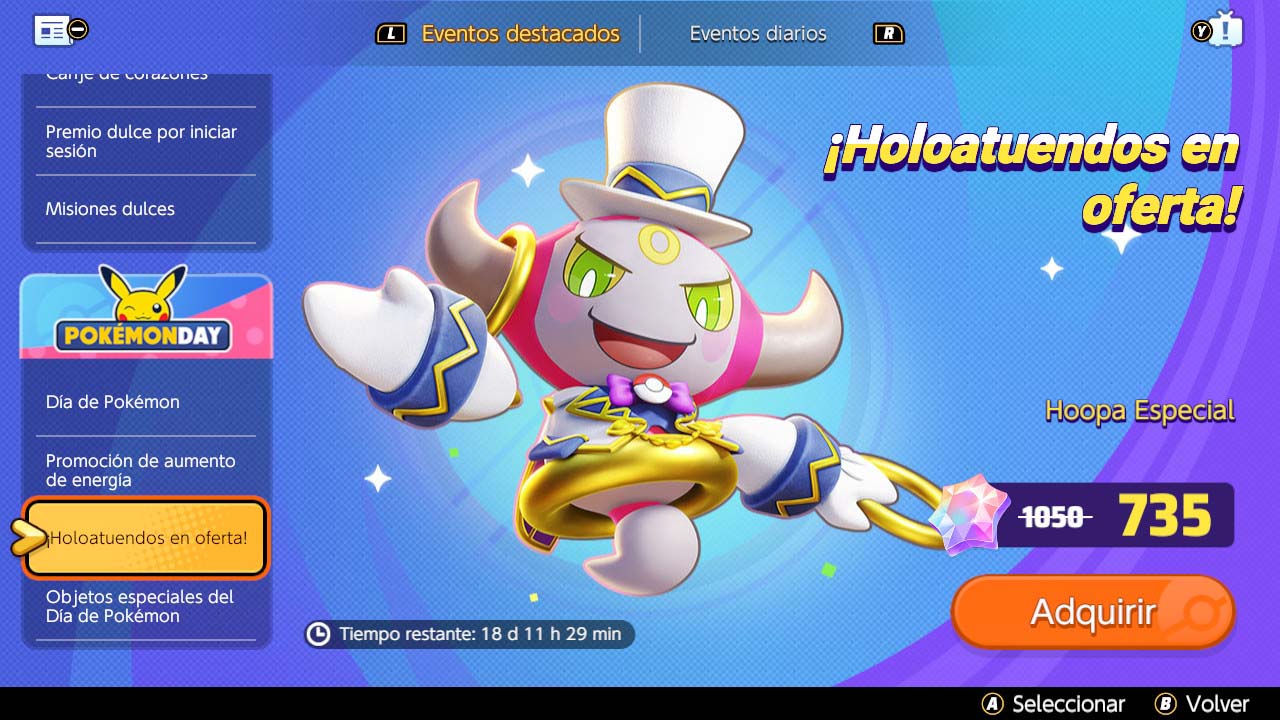Open Premio dulce por iniciar sesión
Image resolution: width=1280 pixels, height=720 pixels.
point(140,141)
